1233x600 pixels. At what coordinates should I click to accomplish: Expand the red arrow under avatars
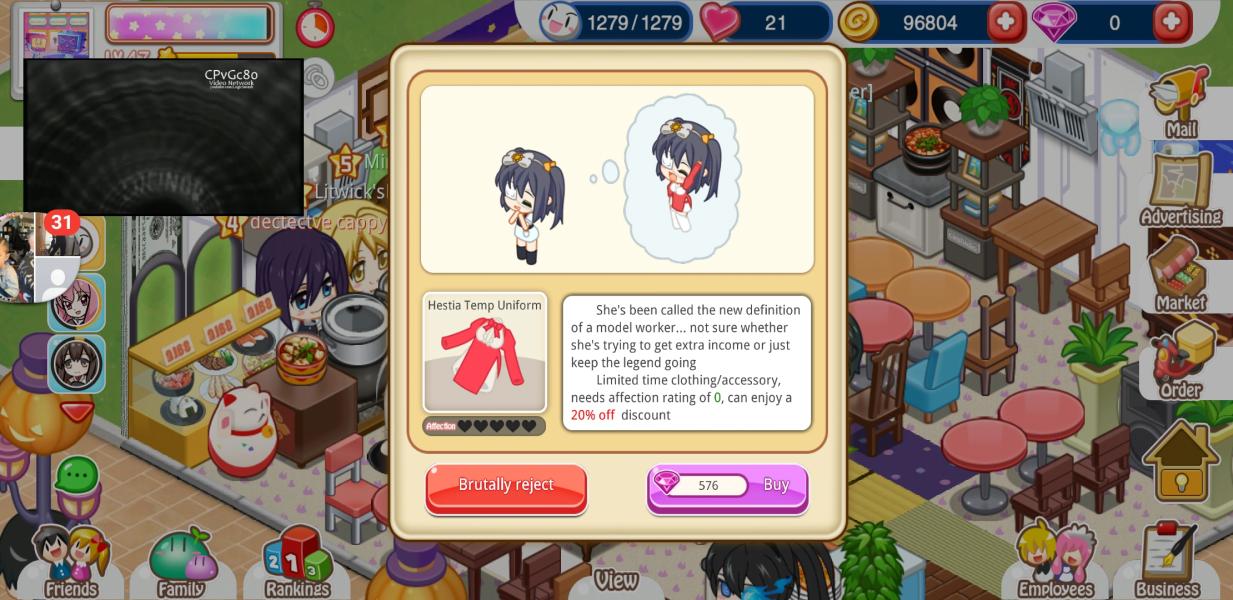click(76, 411)
